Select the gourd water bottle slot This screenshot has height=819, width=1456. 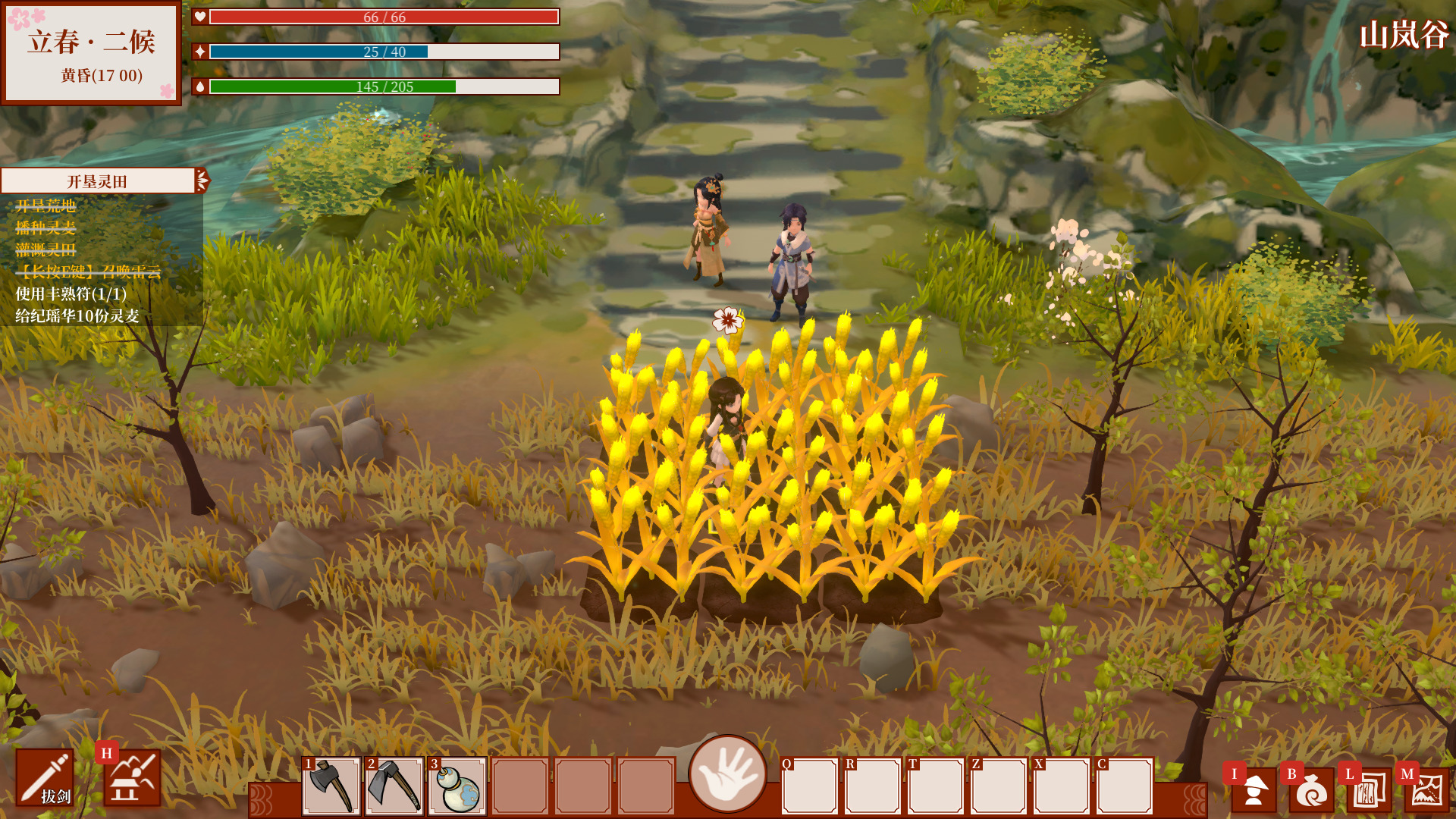pyautogui.click(x=457, y=786)
